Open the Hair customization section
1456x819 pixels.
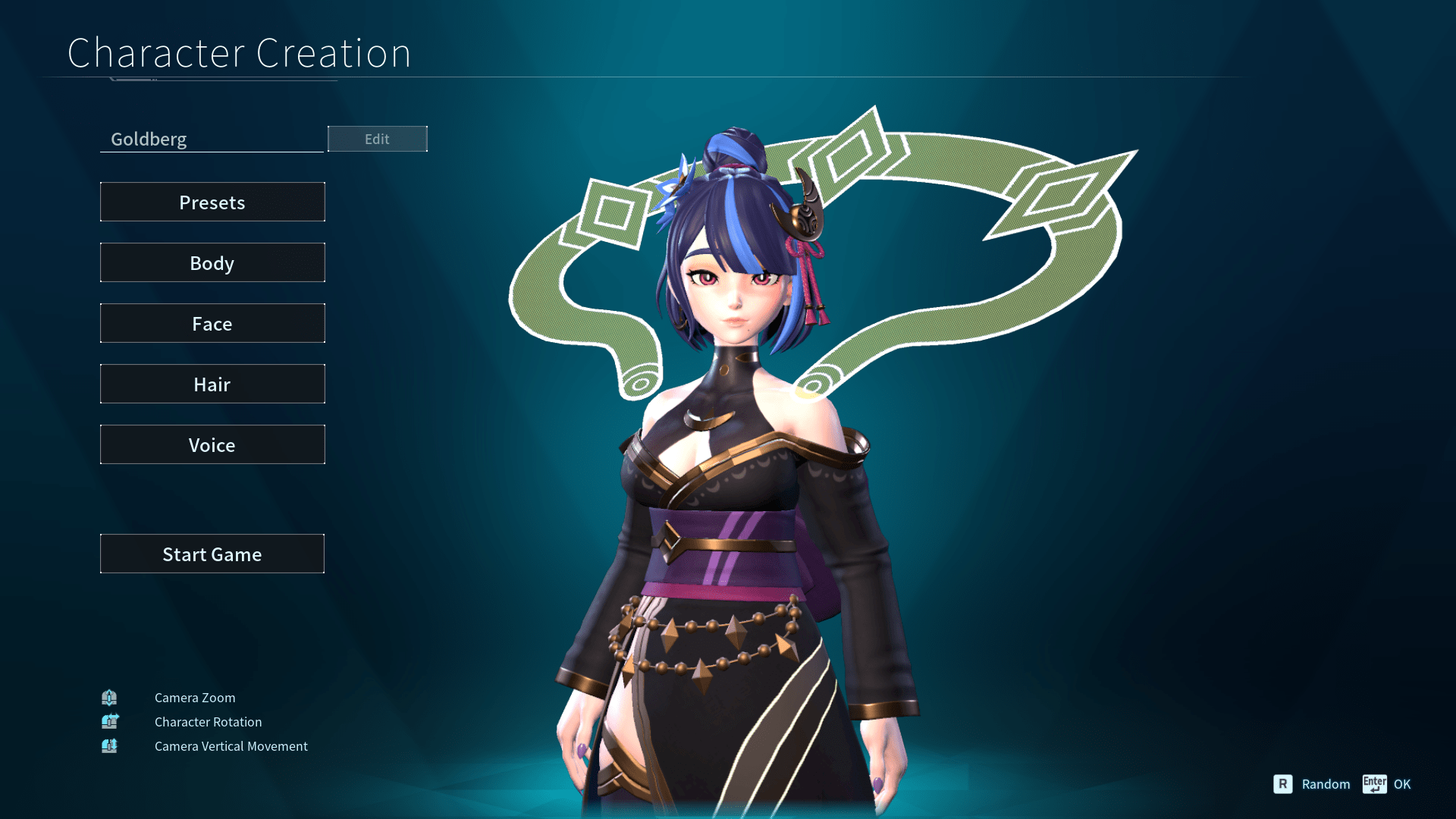point(212,384)
